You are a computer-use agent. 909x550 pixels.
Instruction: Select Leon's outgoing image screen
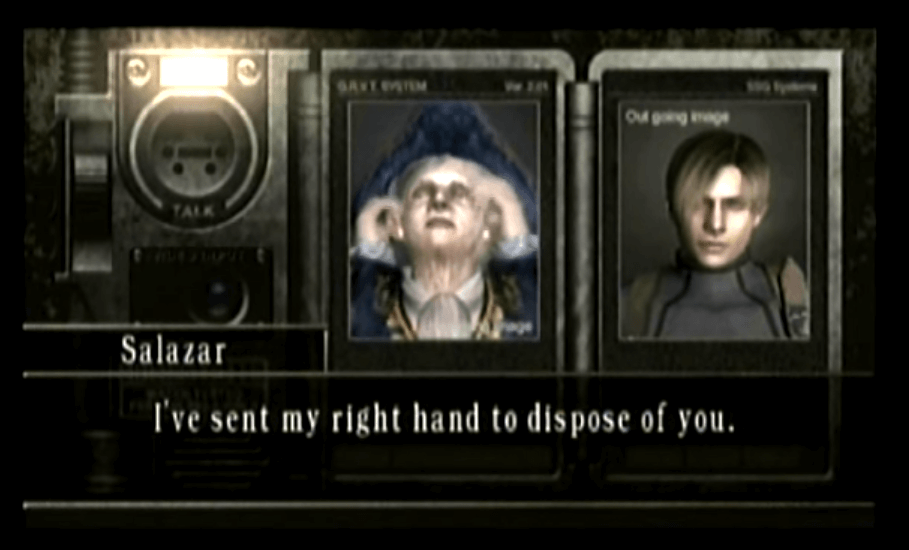tap(713, 219)
